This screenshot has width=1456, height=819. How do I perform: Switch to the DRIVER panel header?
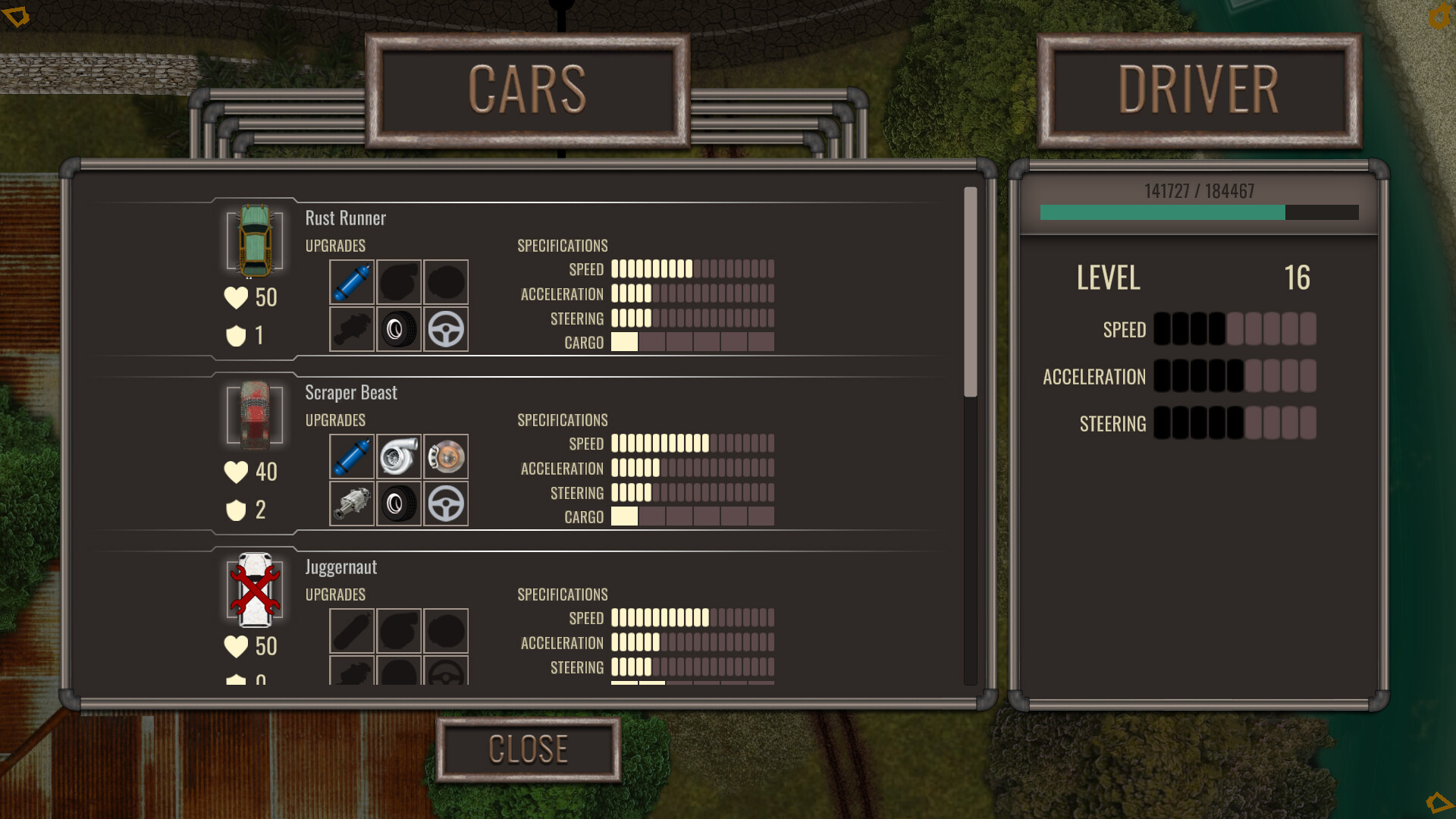1197,89
